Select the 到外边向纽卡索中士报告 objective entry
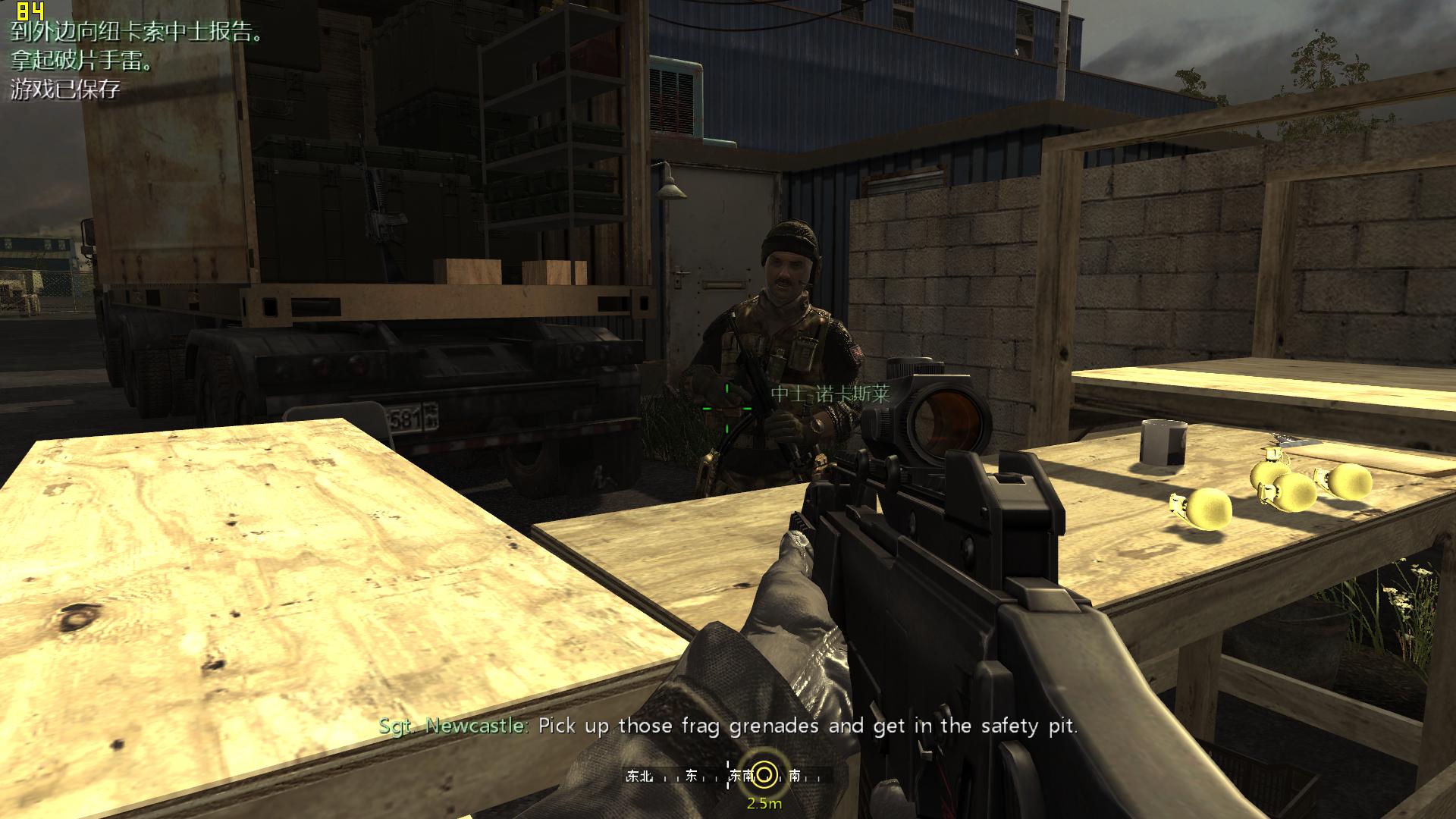This screenshot has width=1456, height=819. click(136, 33)
